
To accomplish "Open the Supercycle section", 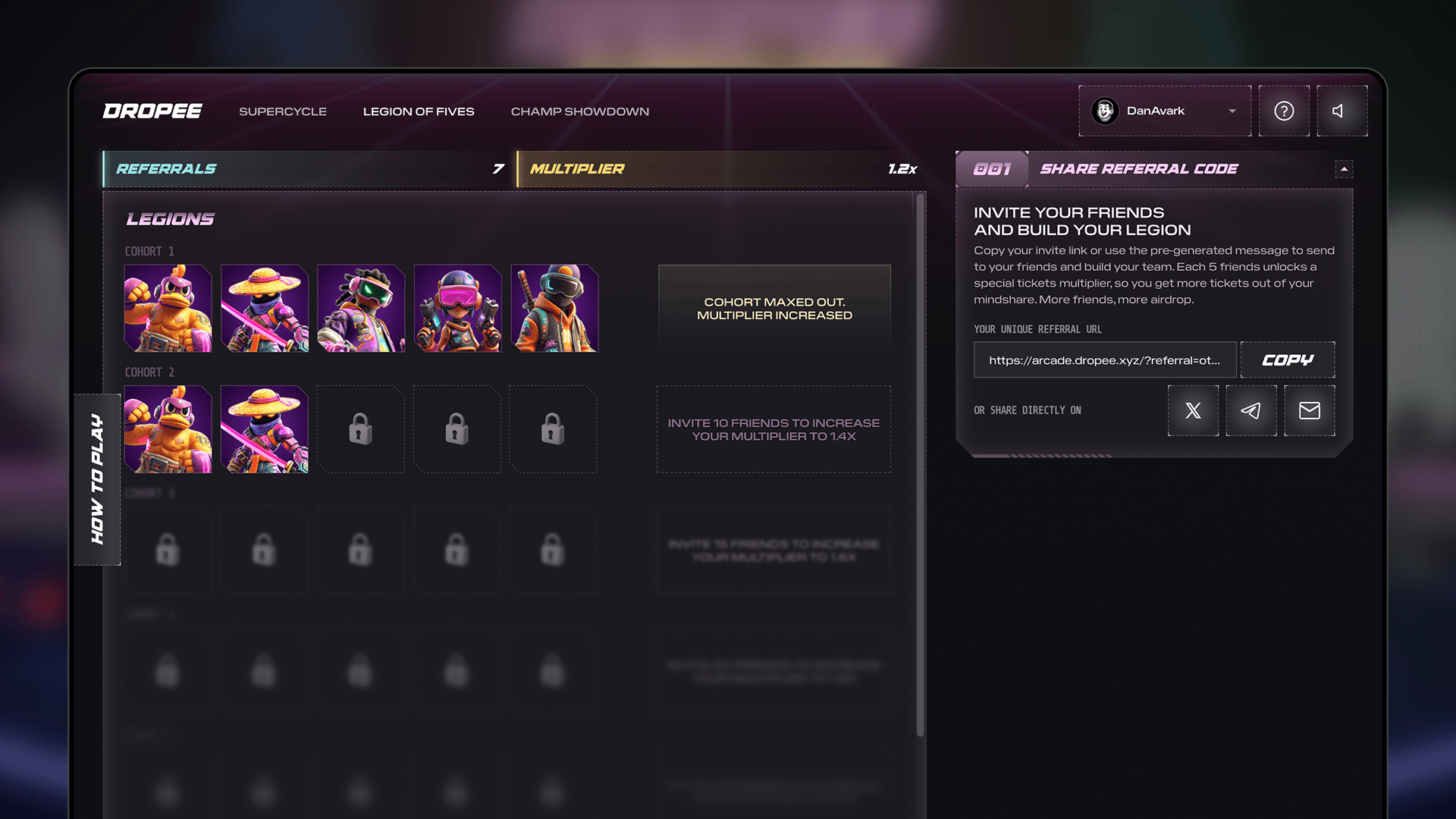I will point(282,111).
